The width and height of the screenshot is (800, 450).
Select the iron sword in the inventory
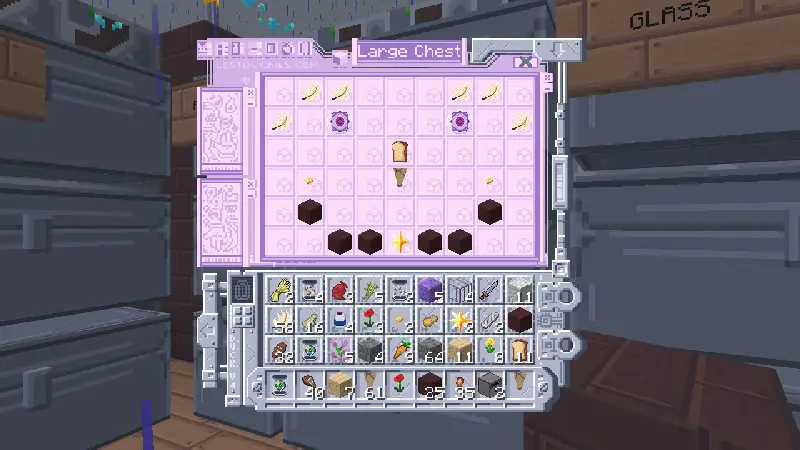click(490, 290)
